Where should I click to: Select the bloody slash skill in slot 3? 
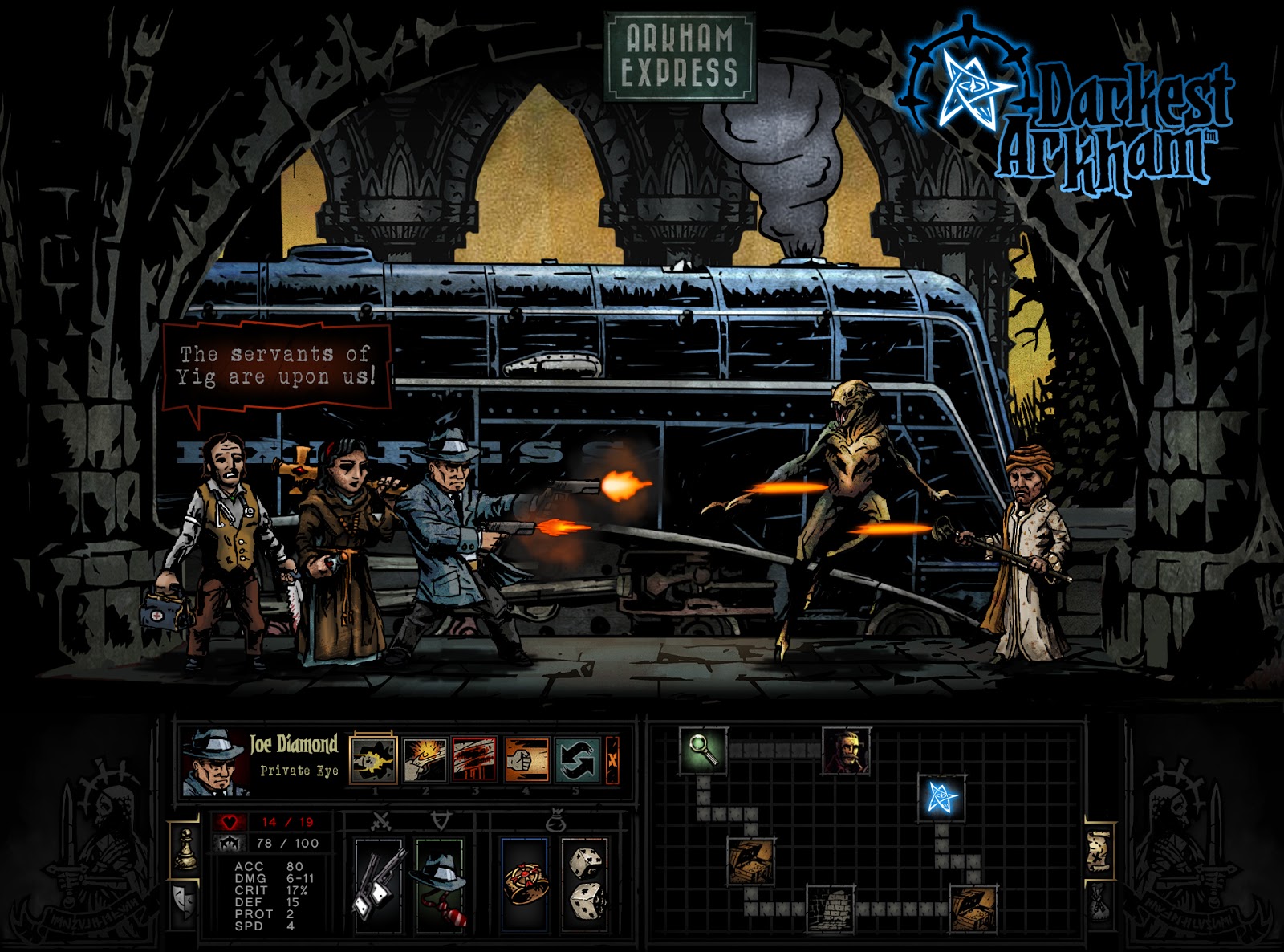coord(474,758)
